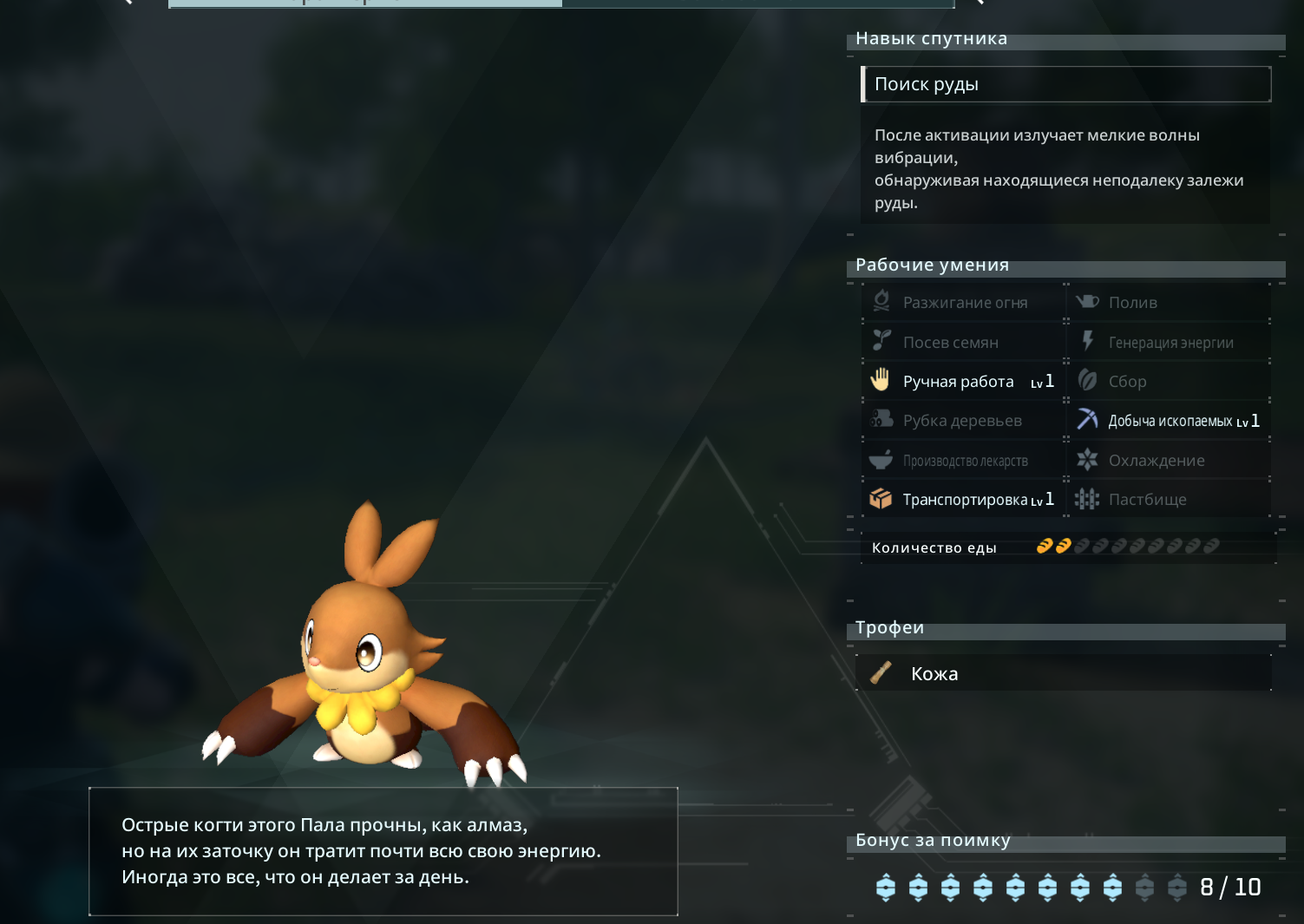This screenshot has width=1304, height=924.
Task: Select the Охлаждение cooling skill entry
Action: tap(1170, 461)
